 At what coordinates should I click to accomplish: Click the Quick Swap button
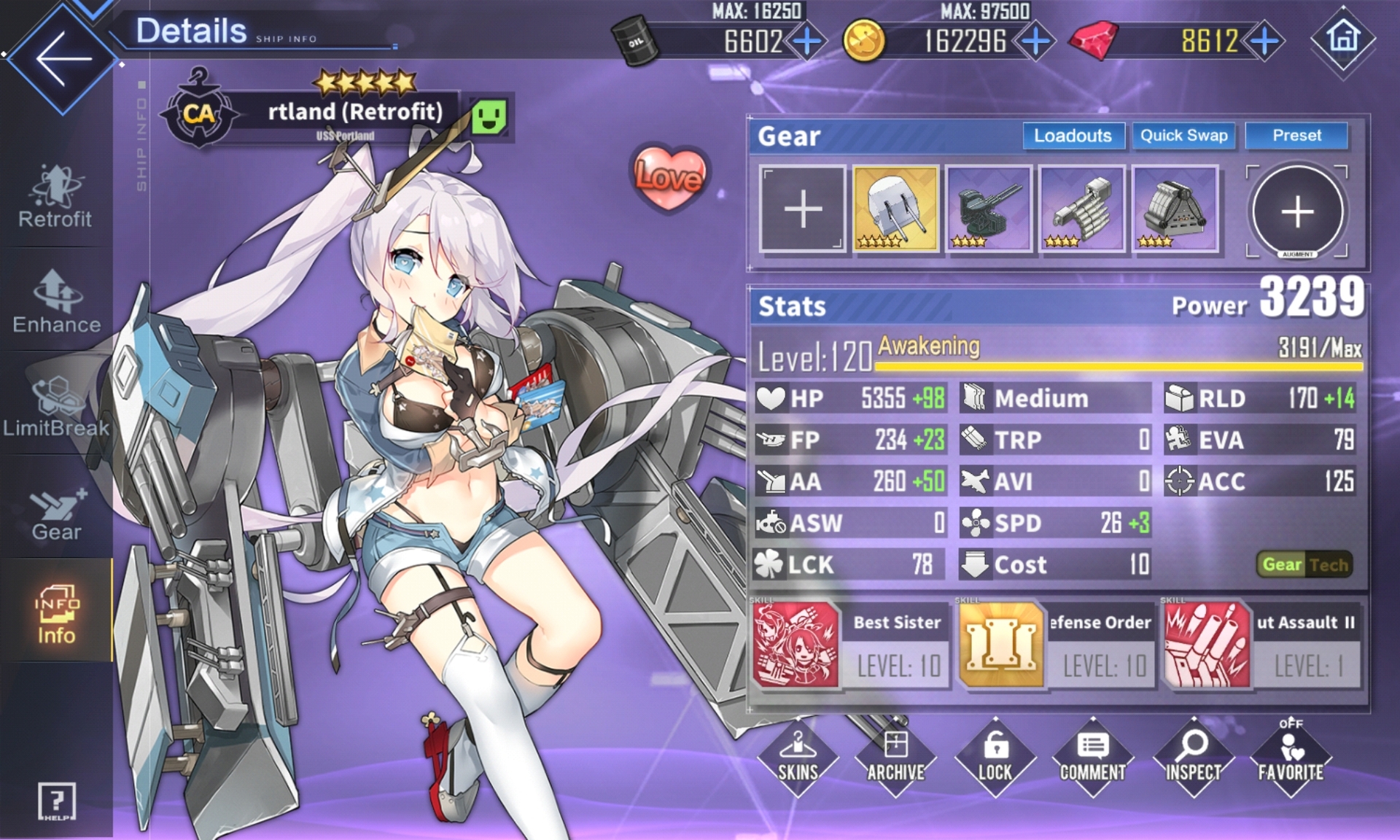pyautogui.click(x=1183, y=136)
